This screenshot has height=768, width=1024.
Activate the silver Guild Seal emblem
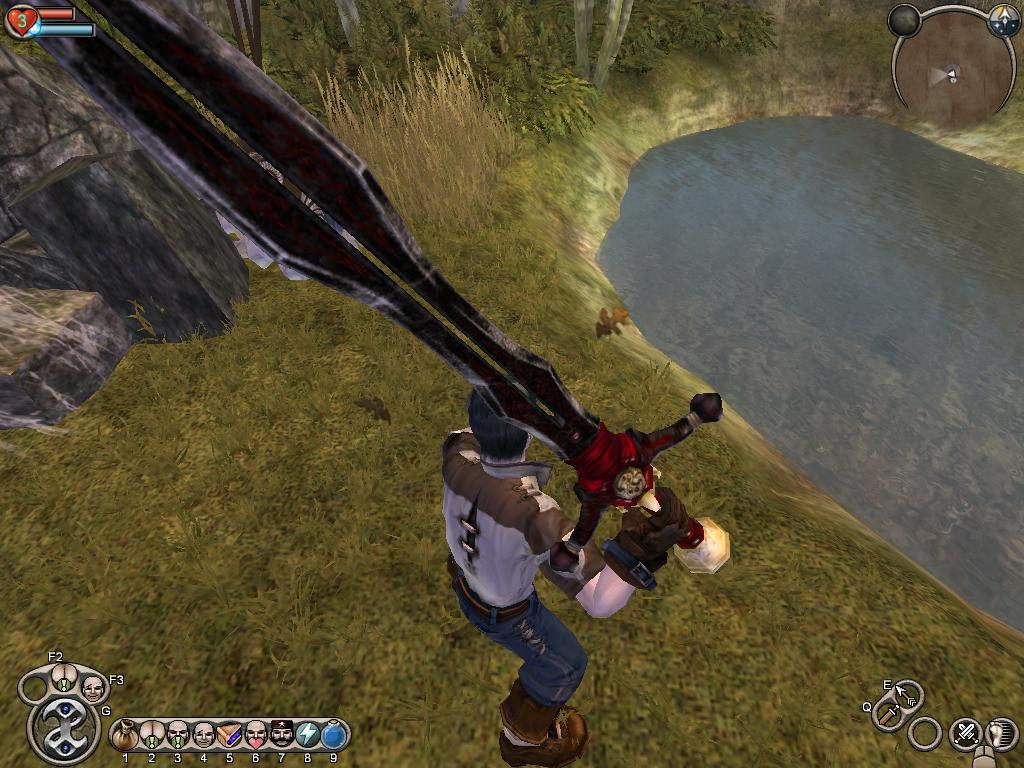pos(64,729)
